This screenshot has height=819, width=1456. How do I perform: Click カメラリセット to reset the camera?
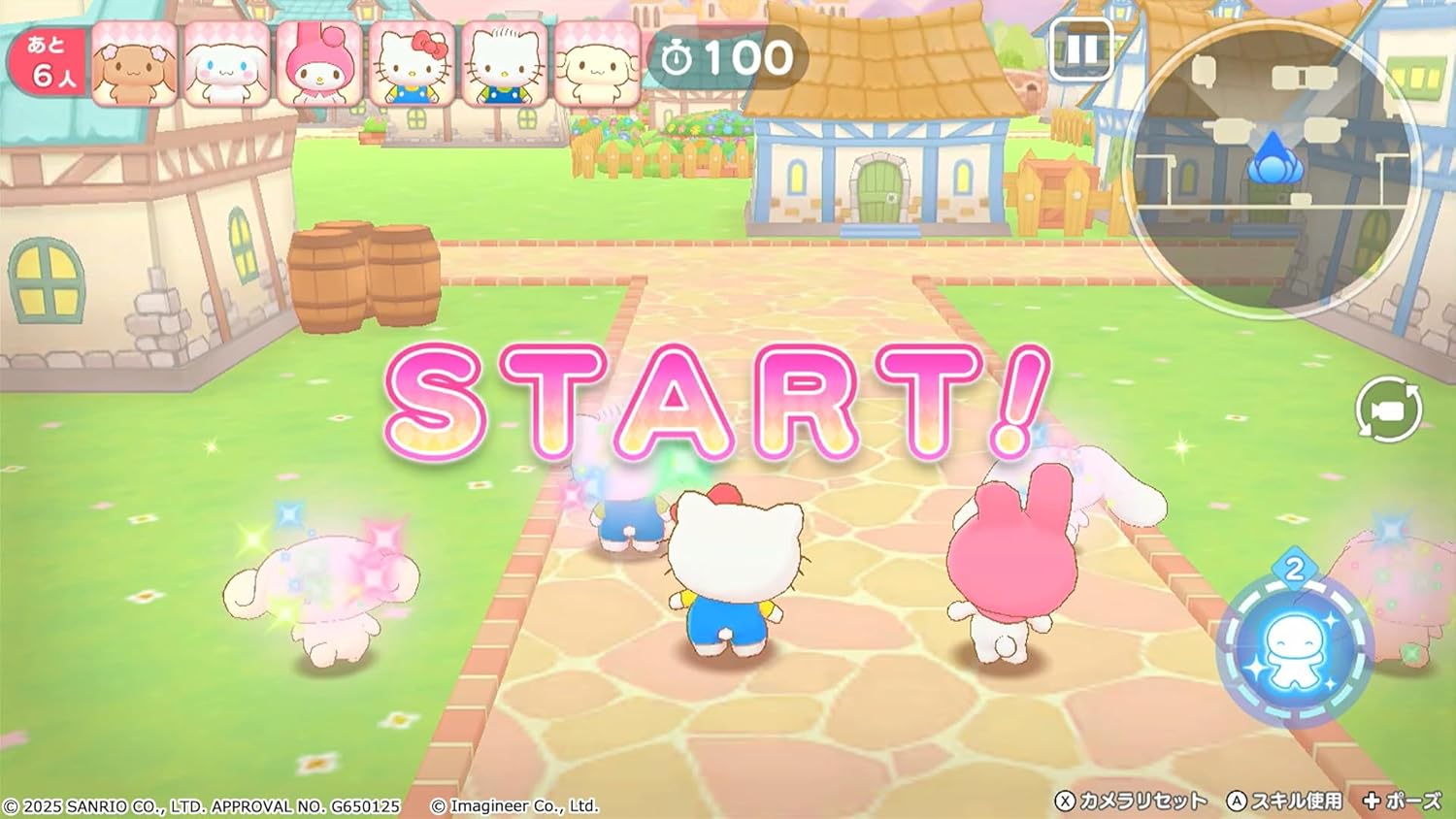click(x=1143, y=803)
